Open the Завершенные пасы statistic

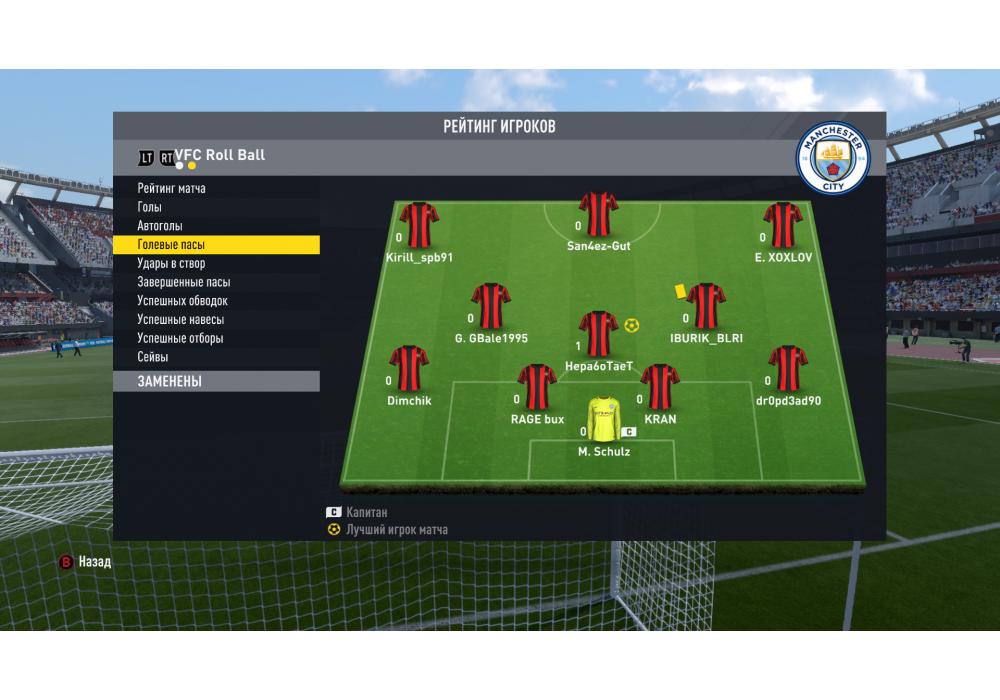click(x=183, y=282)
